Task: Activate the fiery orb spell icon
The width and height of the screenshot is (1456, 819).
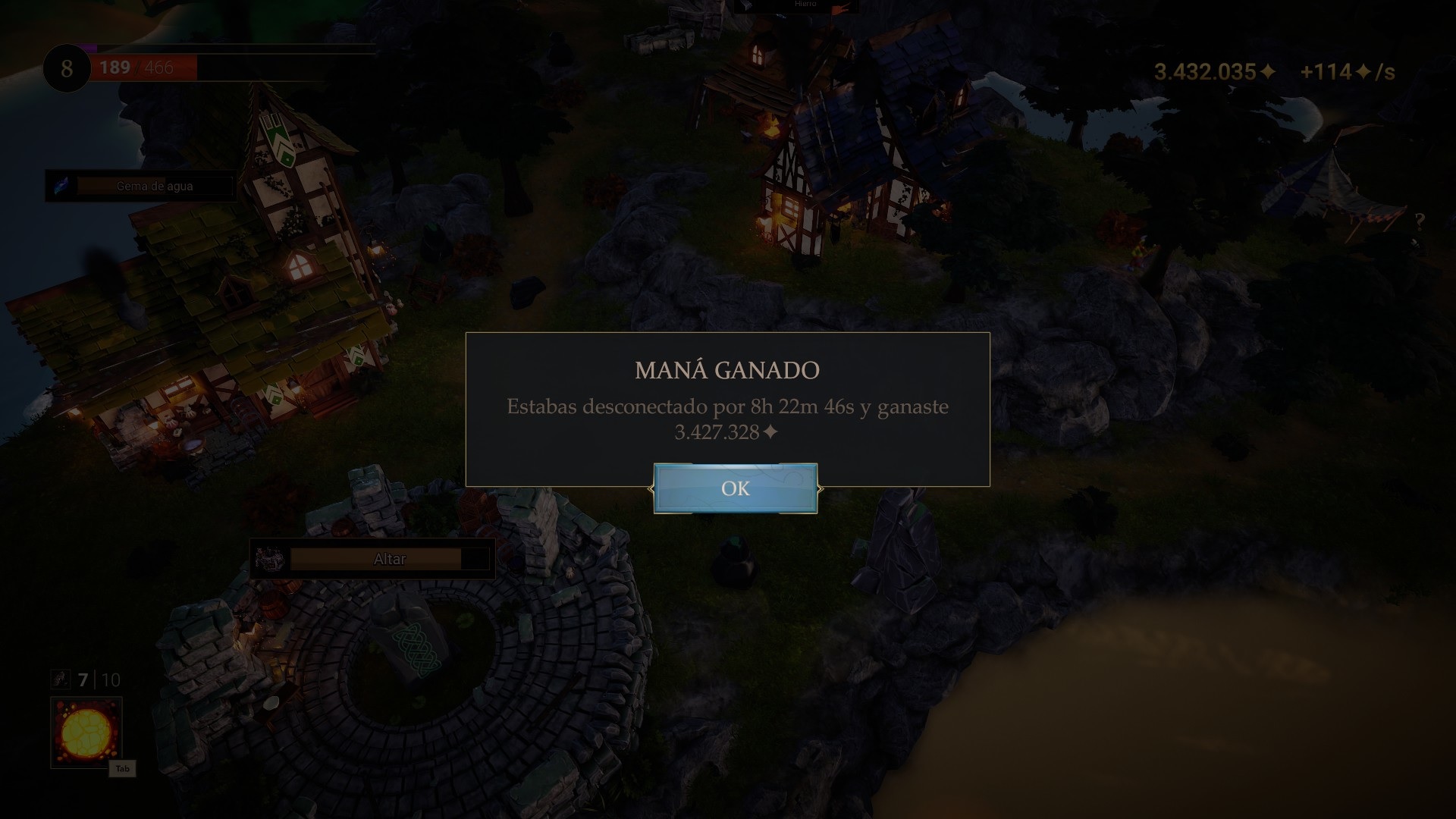Action: coord(86,732)
